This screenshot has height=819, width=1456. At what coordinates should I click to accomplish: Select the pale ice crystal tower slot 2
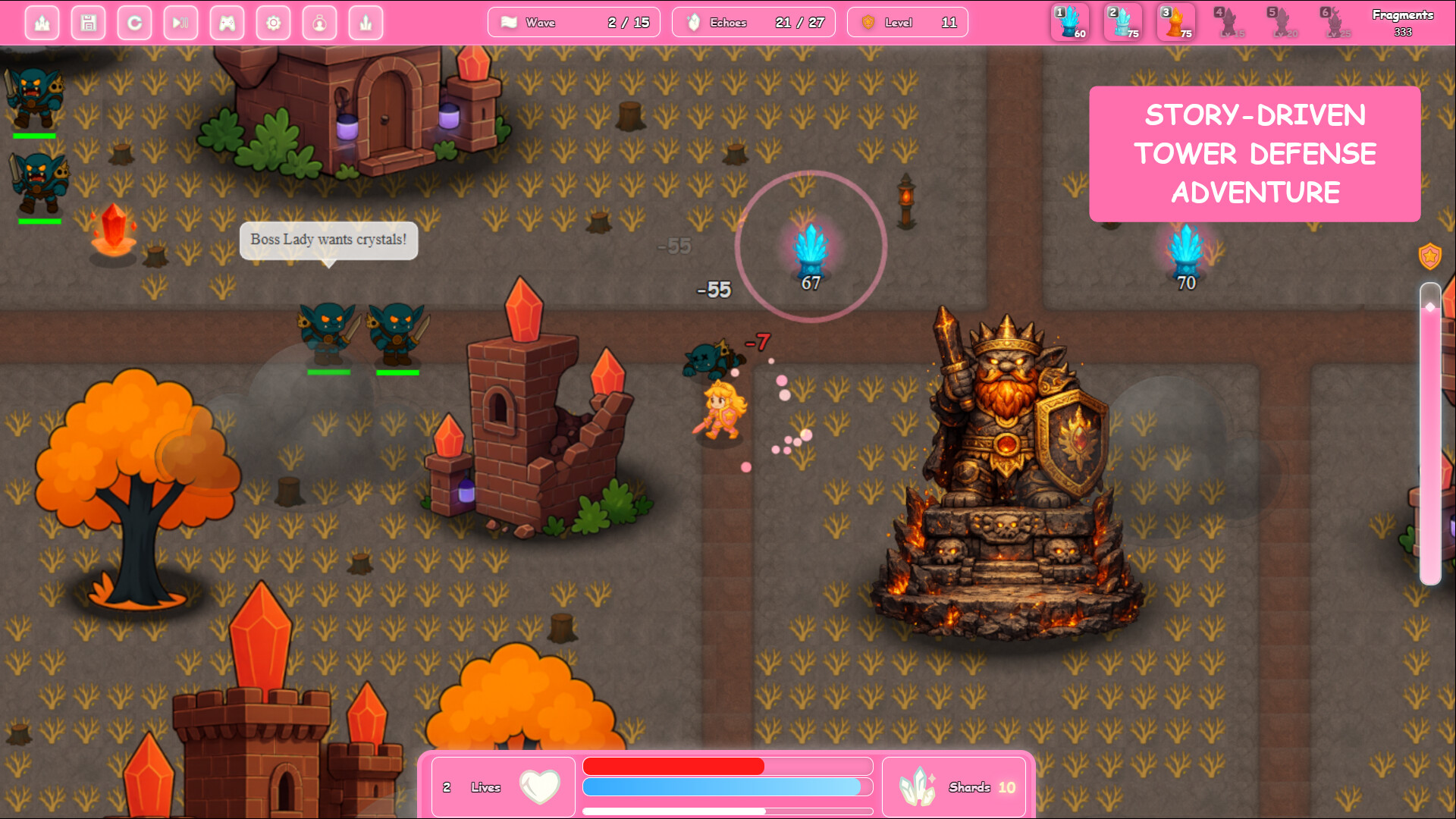tap(1123, 22)
